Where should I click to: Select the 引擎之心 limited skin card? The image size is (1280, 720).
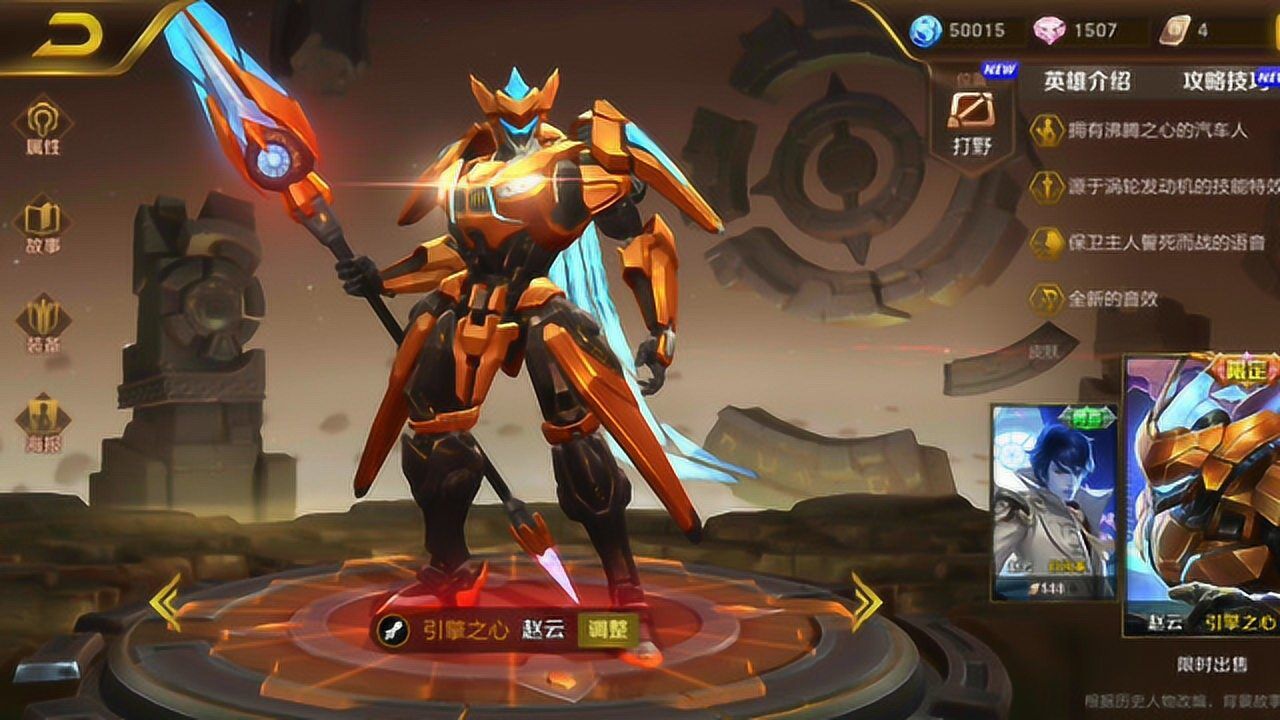pos(1203,495)
